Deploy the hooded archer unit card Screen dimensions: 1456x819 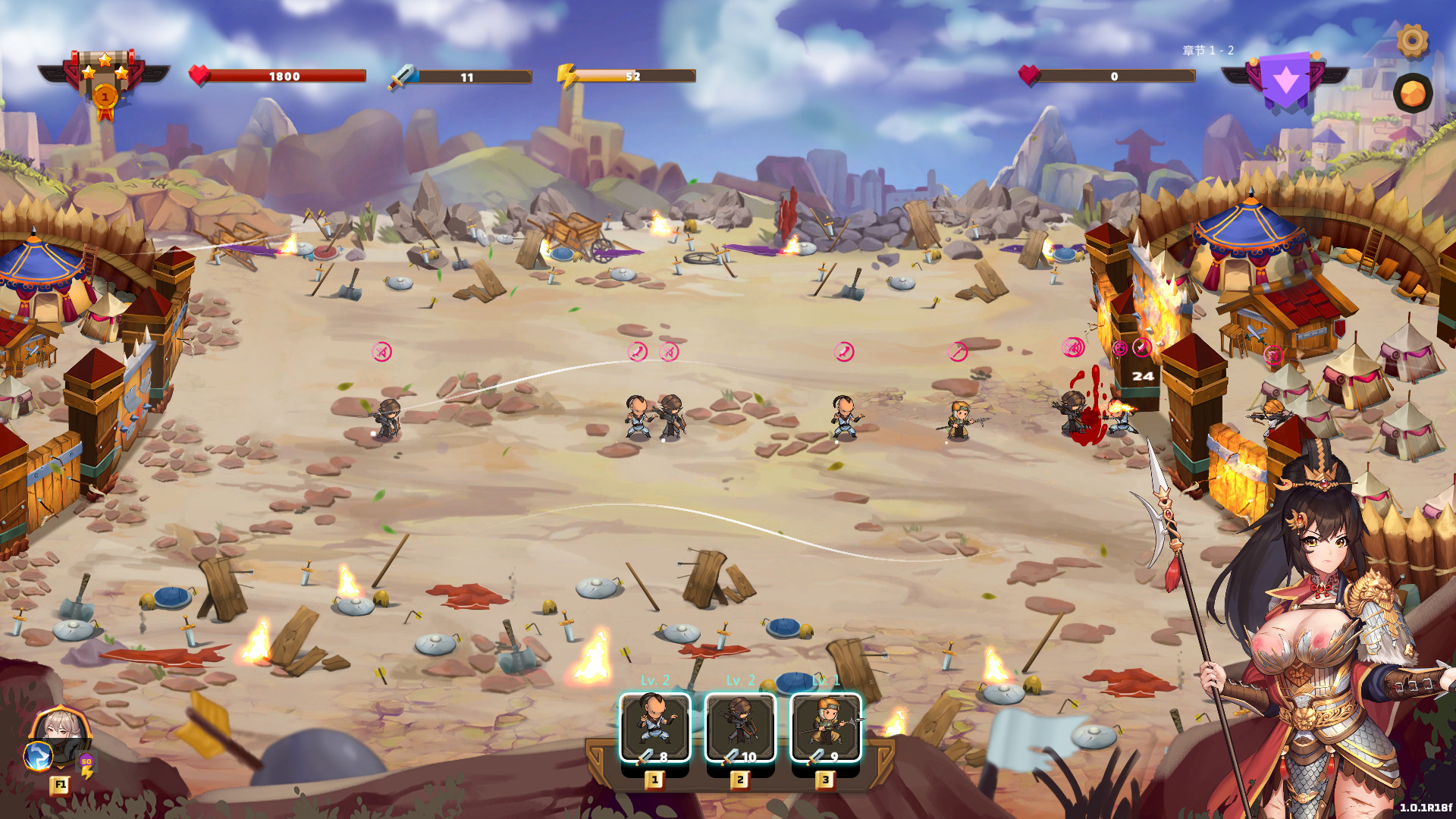point(740,726)
